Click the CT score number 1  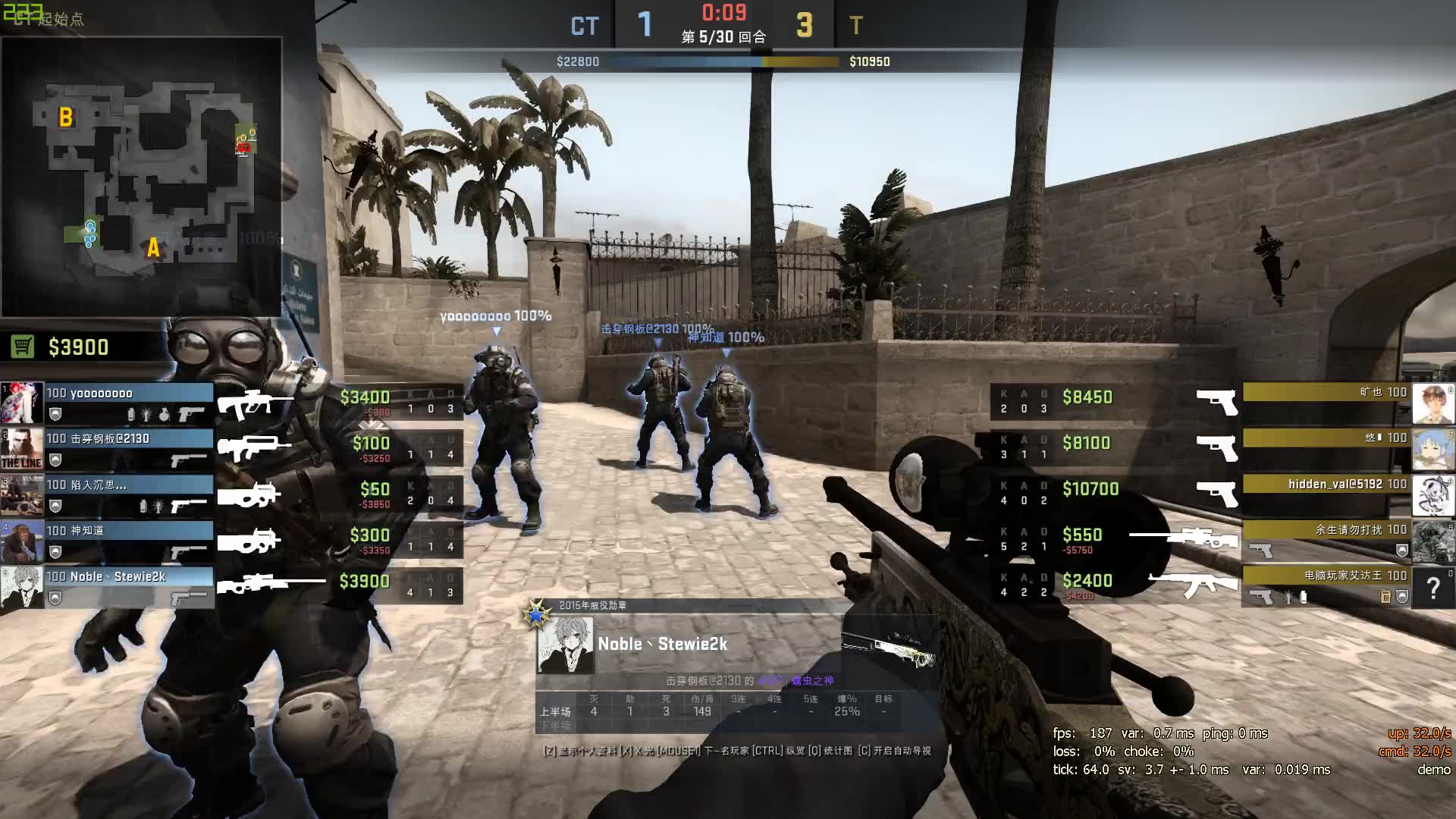[645, 25]
